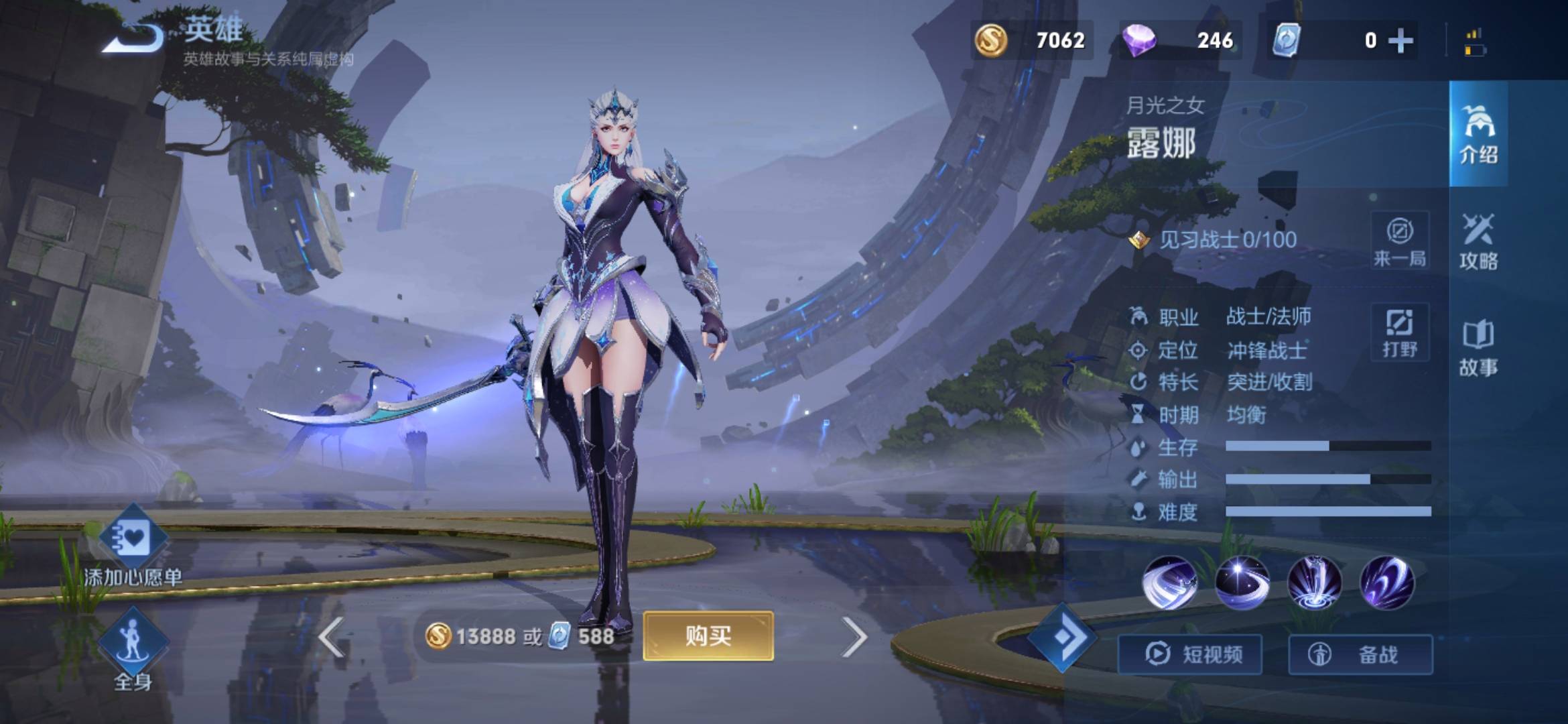1568x724 pixels.
Task: Click the 来一局 play a match button
Action: coord(1400,240)
